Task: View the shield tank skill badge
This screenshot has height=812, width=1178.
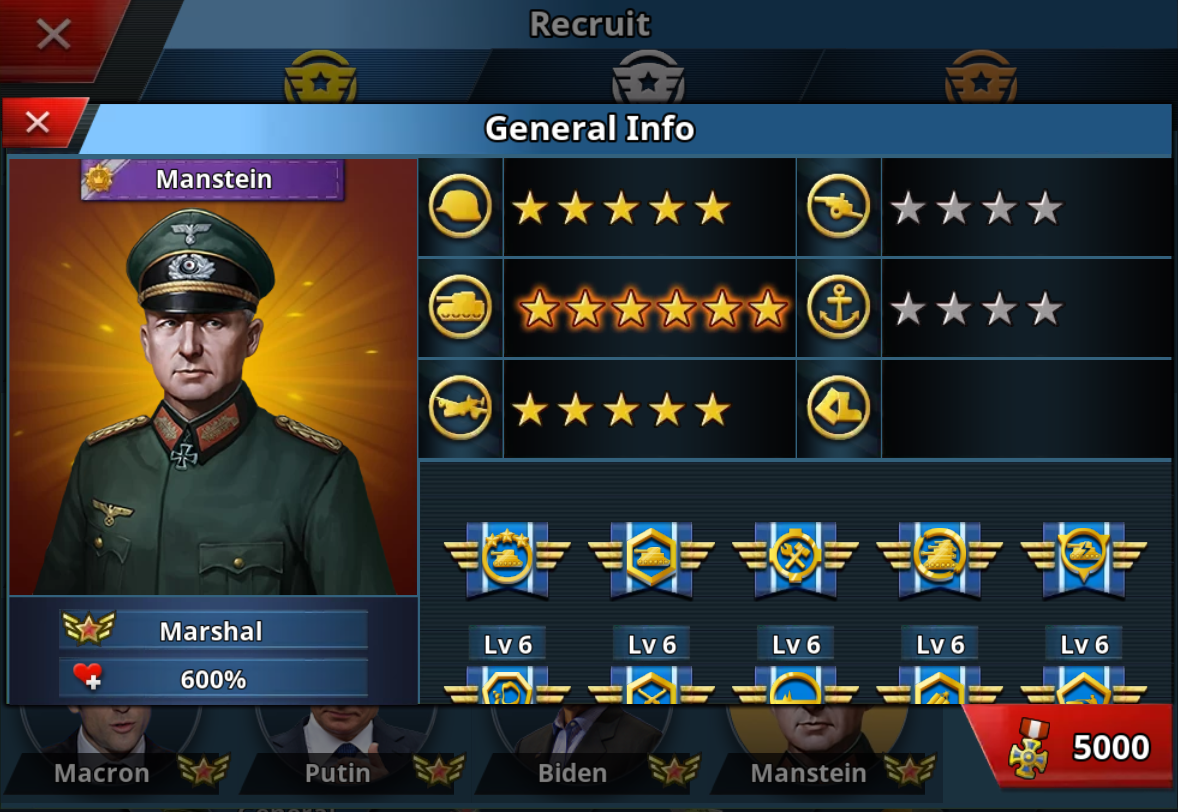Action: (x=1083, y=557)
